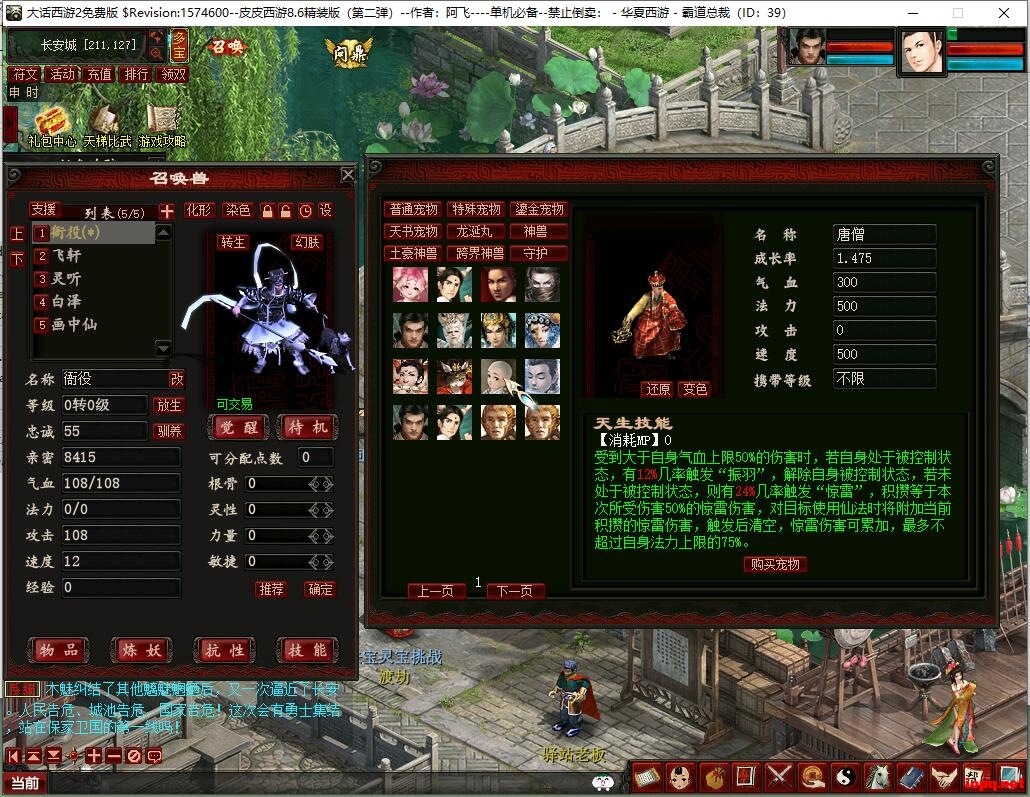Open the 炼妖 menu
The image size is (1030, 797).
(139, 650)
